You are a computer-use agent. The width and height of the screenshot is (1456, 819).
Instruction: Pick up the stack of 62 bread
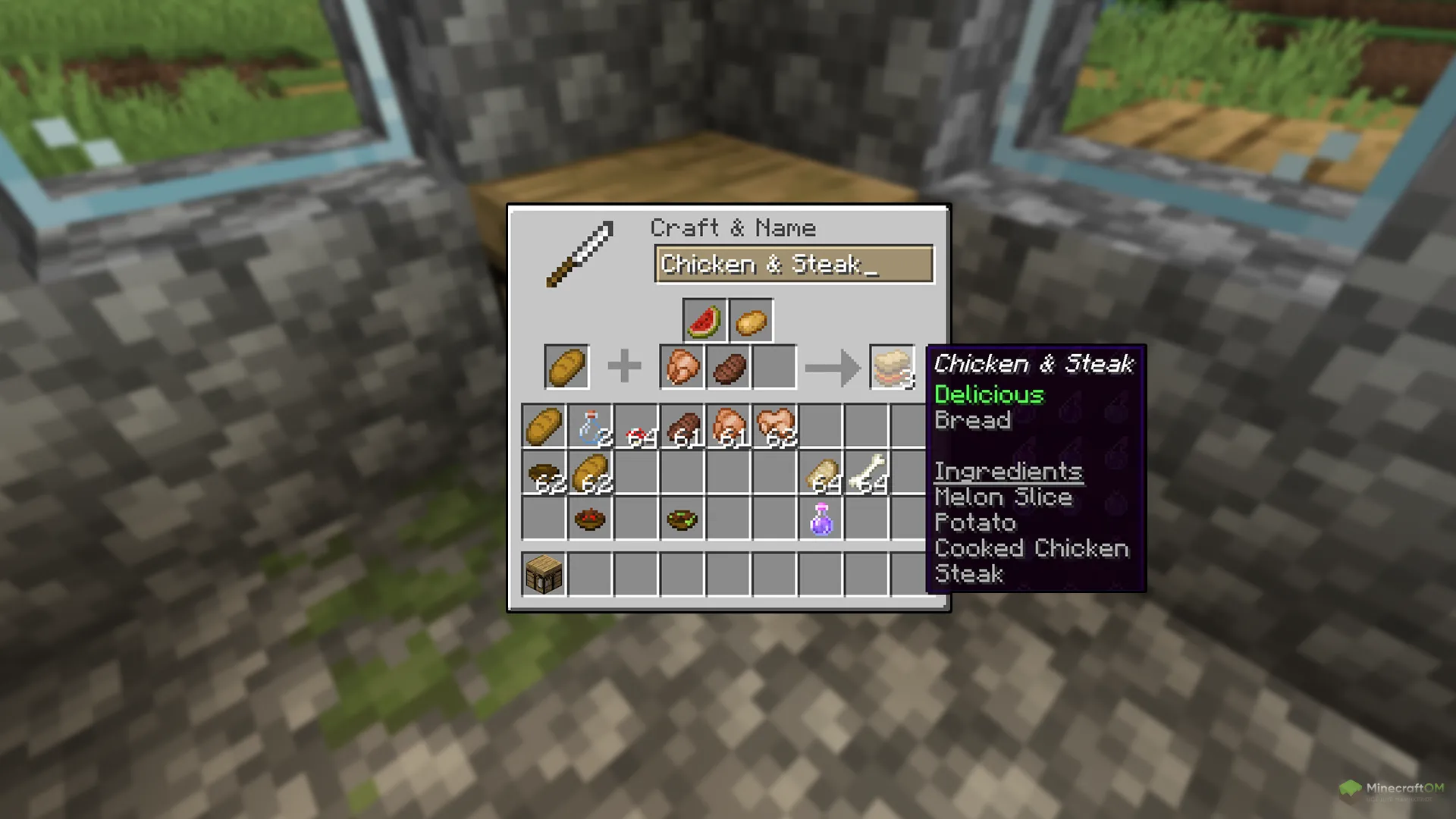click(590, 472)
